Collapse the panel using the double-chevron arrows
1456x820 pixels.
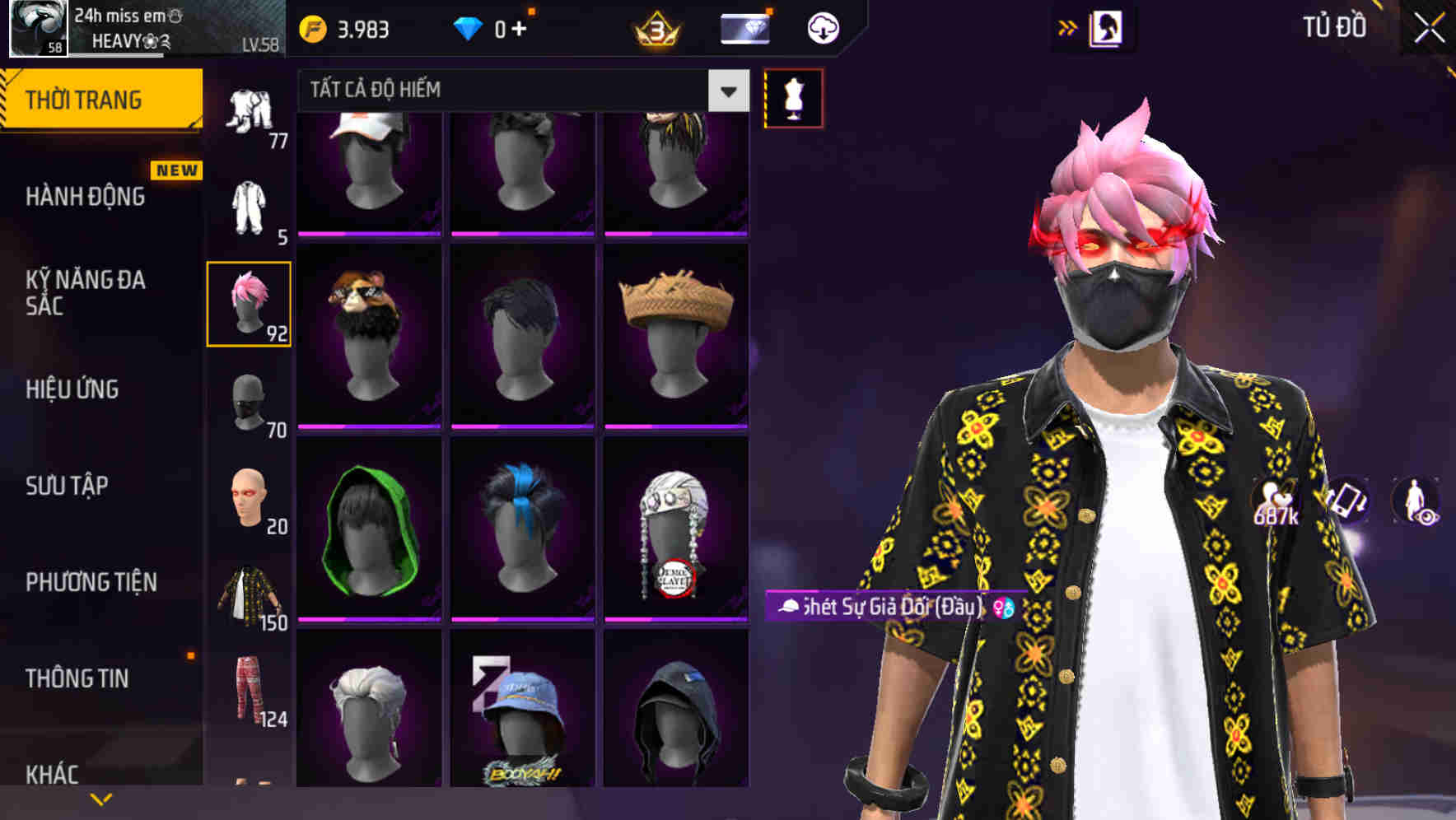(1067, 27)
